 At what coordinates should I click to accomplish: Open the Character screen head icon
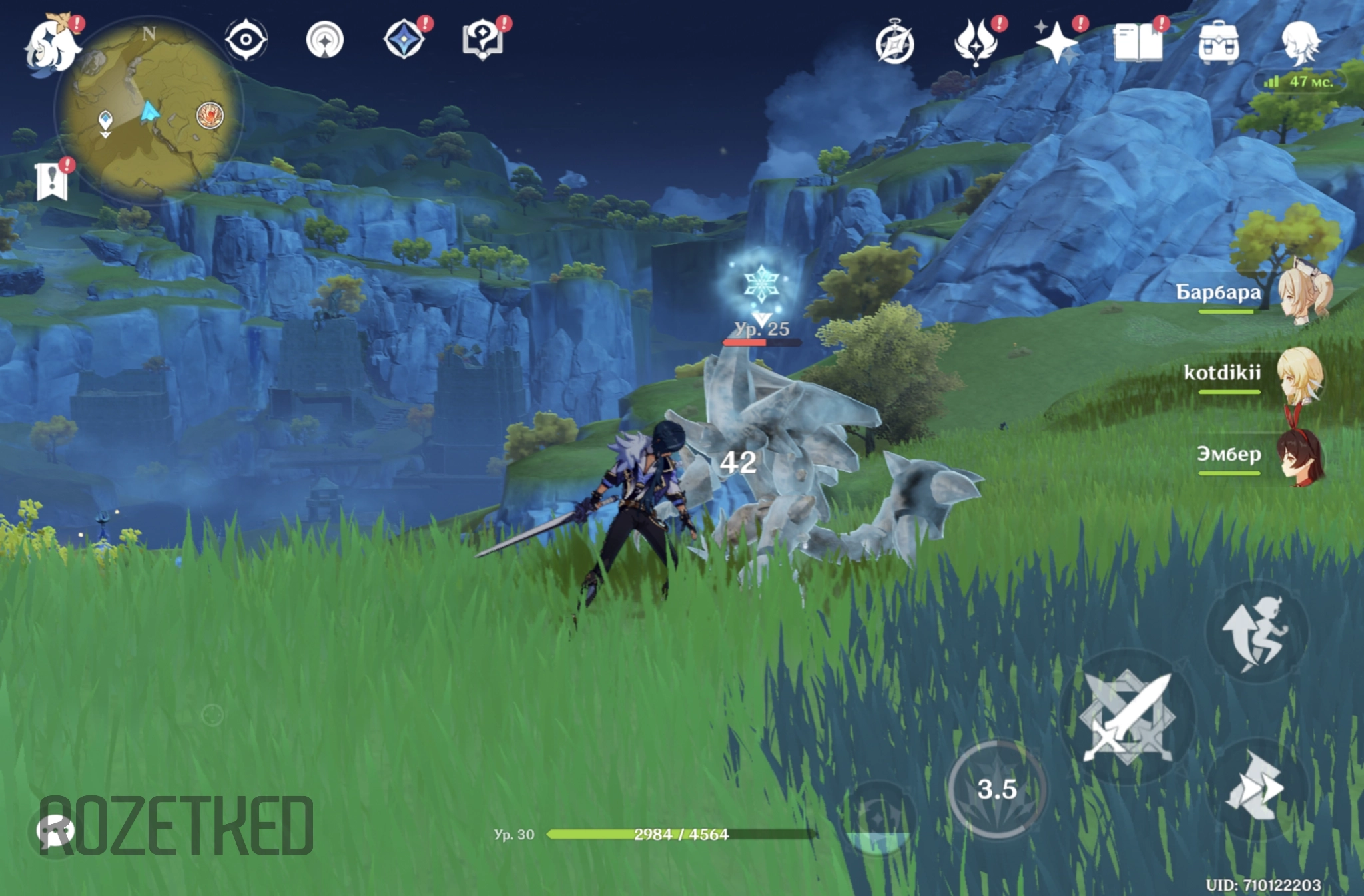pos(1299,43)
